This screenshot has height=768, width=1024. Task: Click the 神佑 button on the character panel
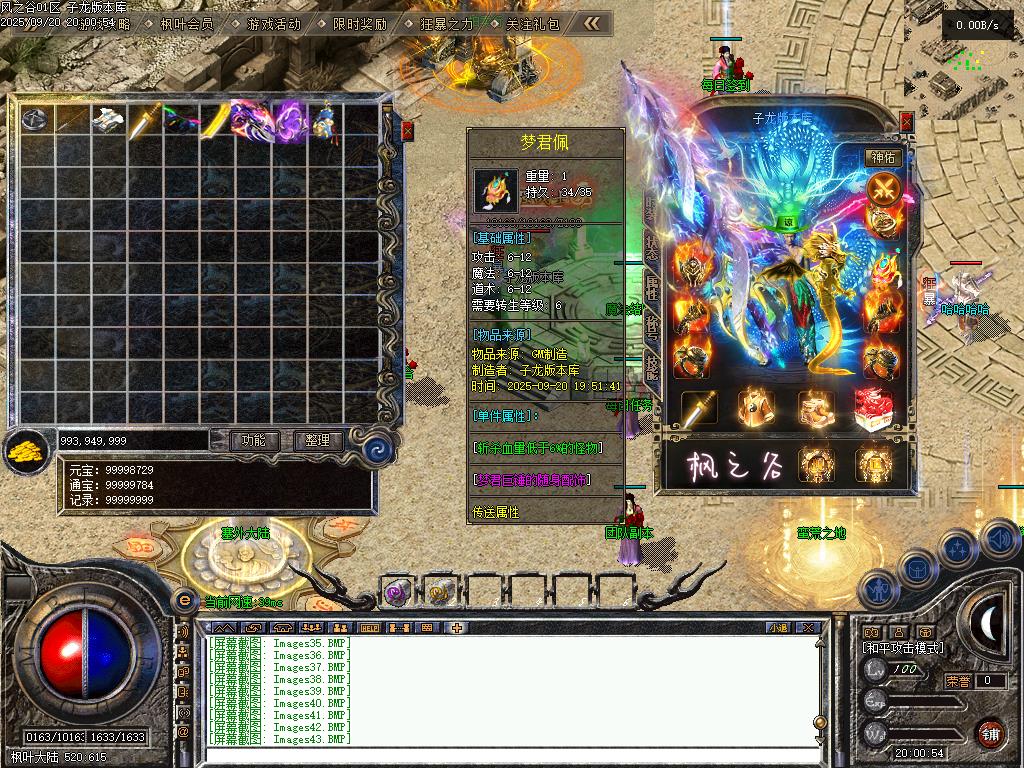click(884, 157)
